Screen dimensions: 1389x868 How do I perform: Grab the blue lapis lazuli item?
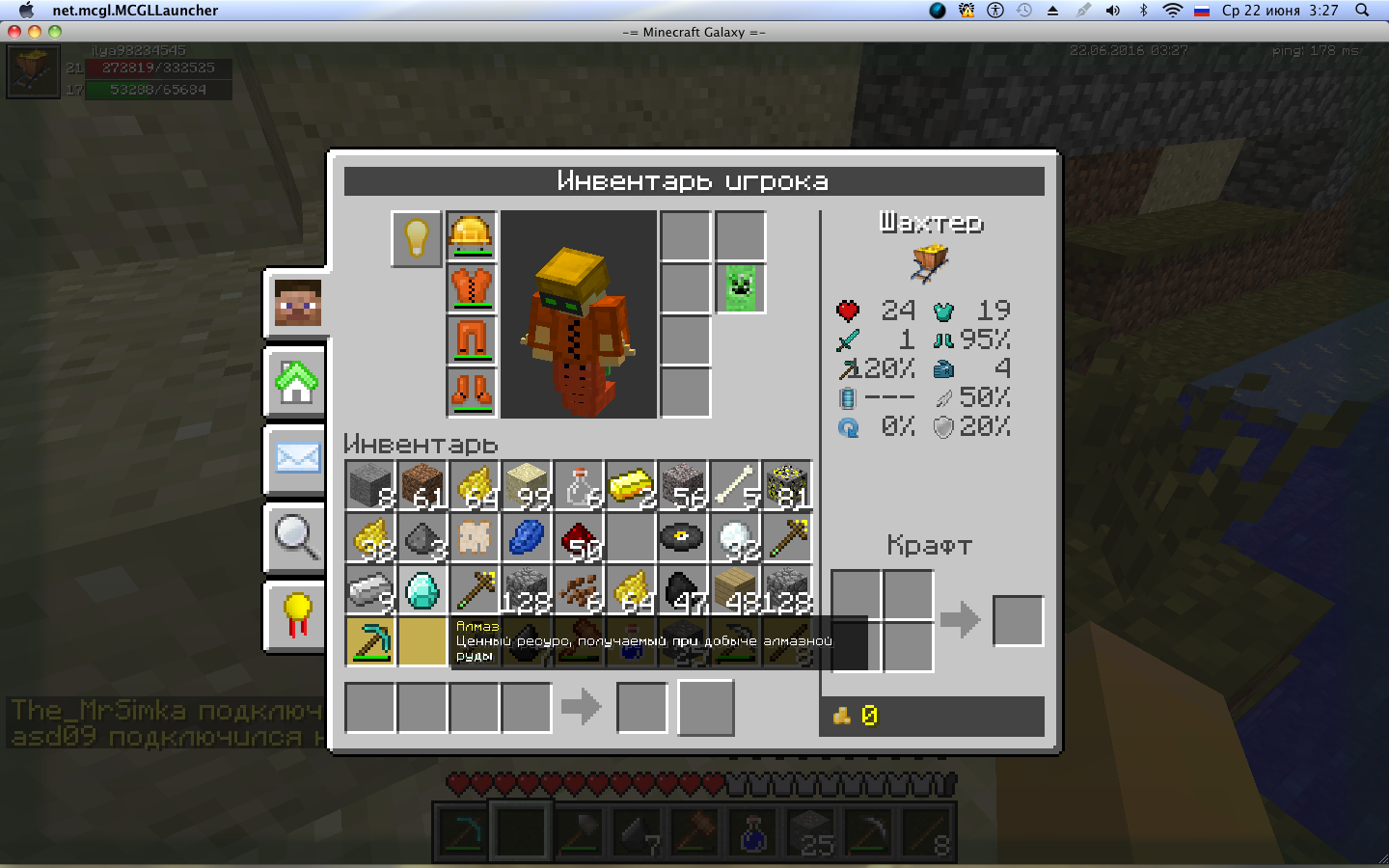[x=527, y=537]
